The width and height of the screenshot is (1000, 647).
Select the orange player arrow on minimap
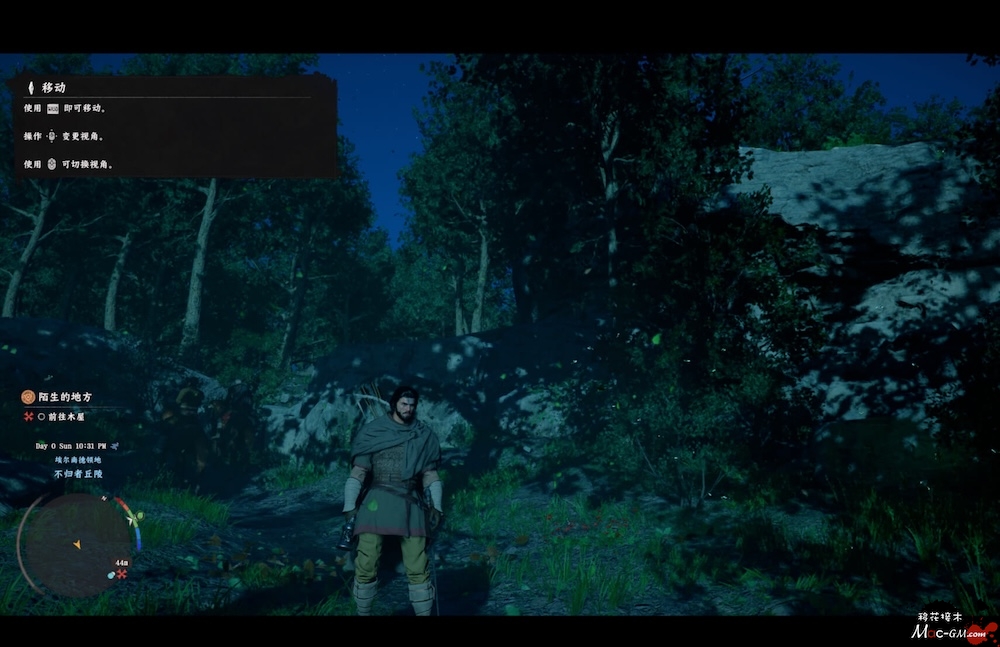coord(76,544)
